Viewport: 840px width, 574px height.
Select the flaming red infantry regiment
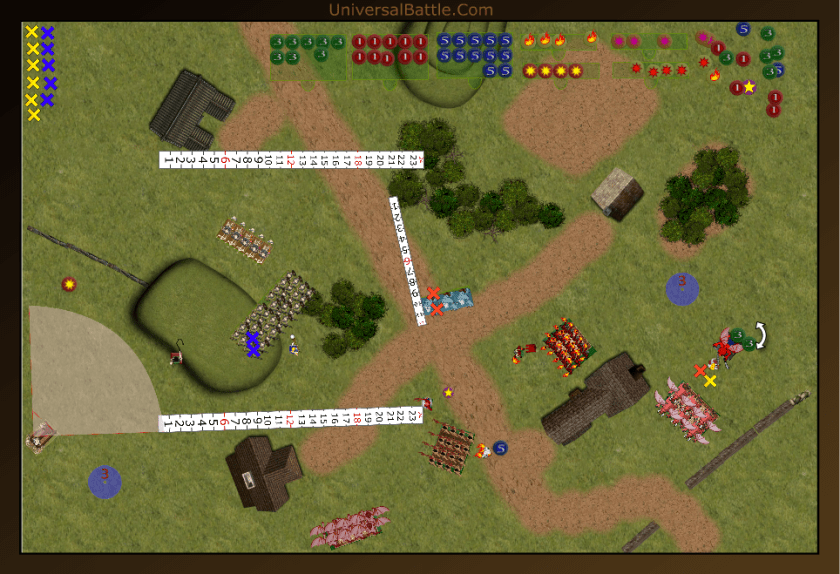coord(565,345)
